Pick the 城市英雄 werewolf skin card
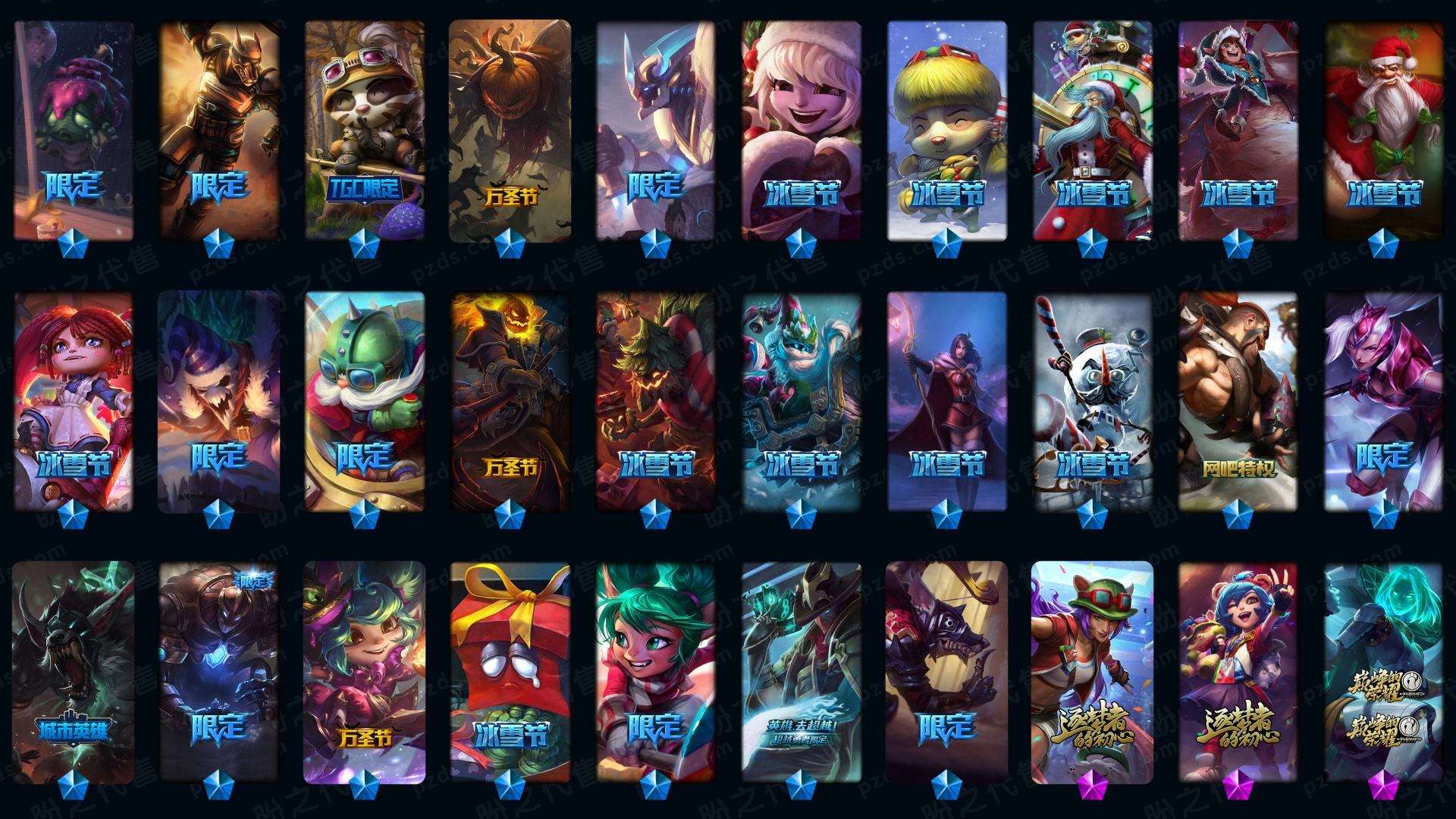Screen dimensions: 1456x819 pos(74,671)
